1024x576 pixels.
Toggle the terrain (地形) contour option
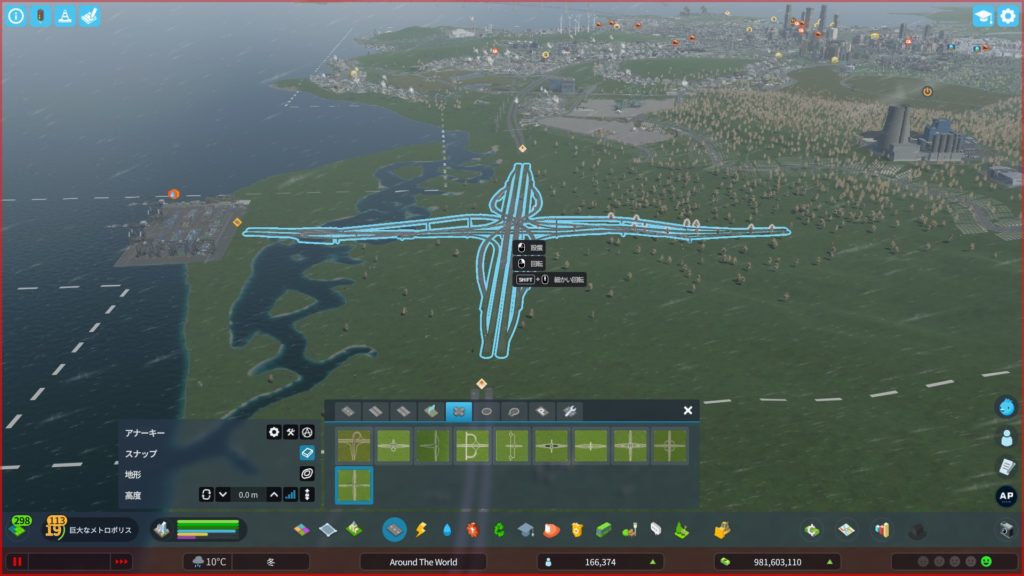pyautogui.click(x=307, y=473)
